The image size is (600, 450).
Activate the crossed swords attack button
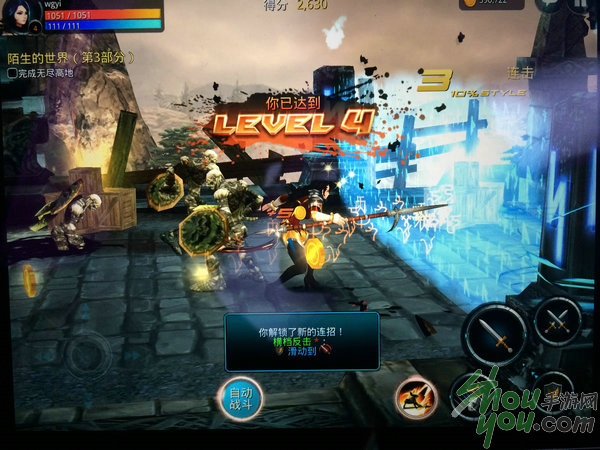(x=558, y=320)
